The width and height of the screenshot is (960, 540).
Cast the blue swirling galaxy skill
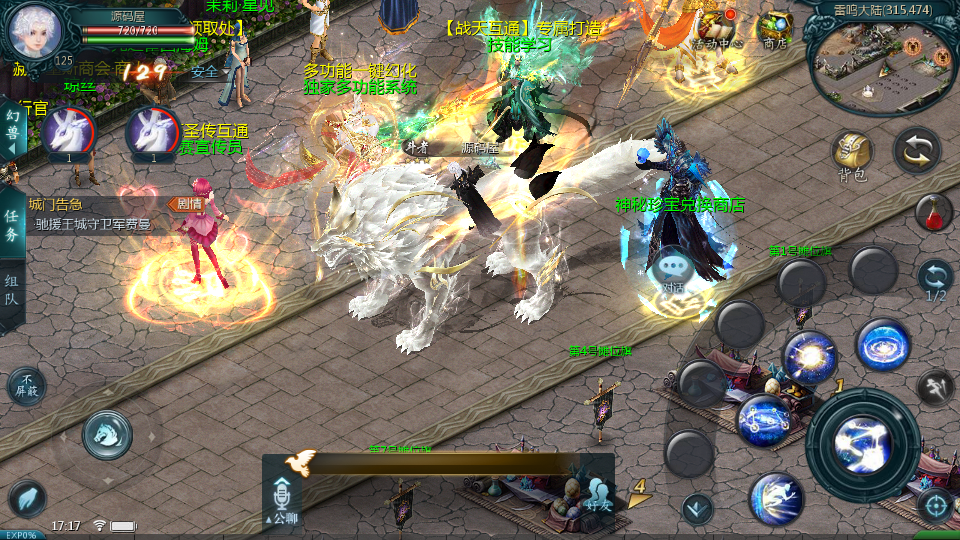tap(882, 345)
